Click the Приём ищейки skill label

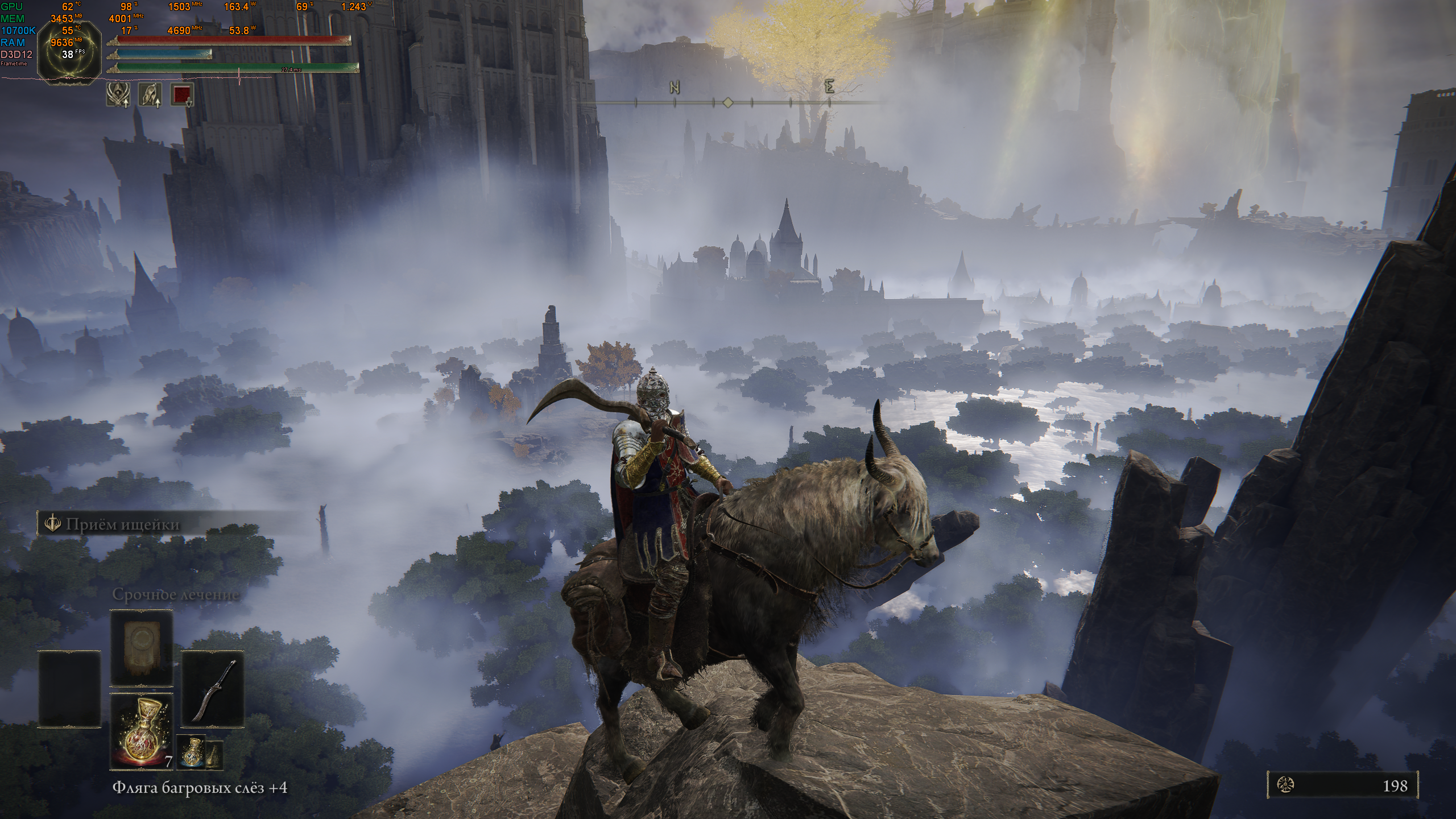(x=122, y=524)
